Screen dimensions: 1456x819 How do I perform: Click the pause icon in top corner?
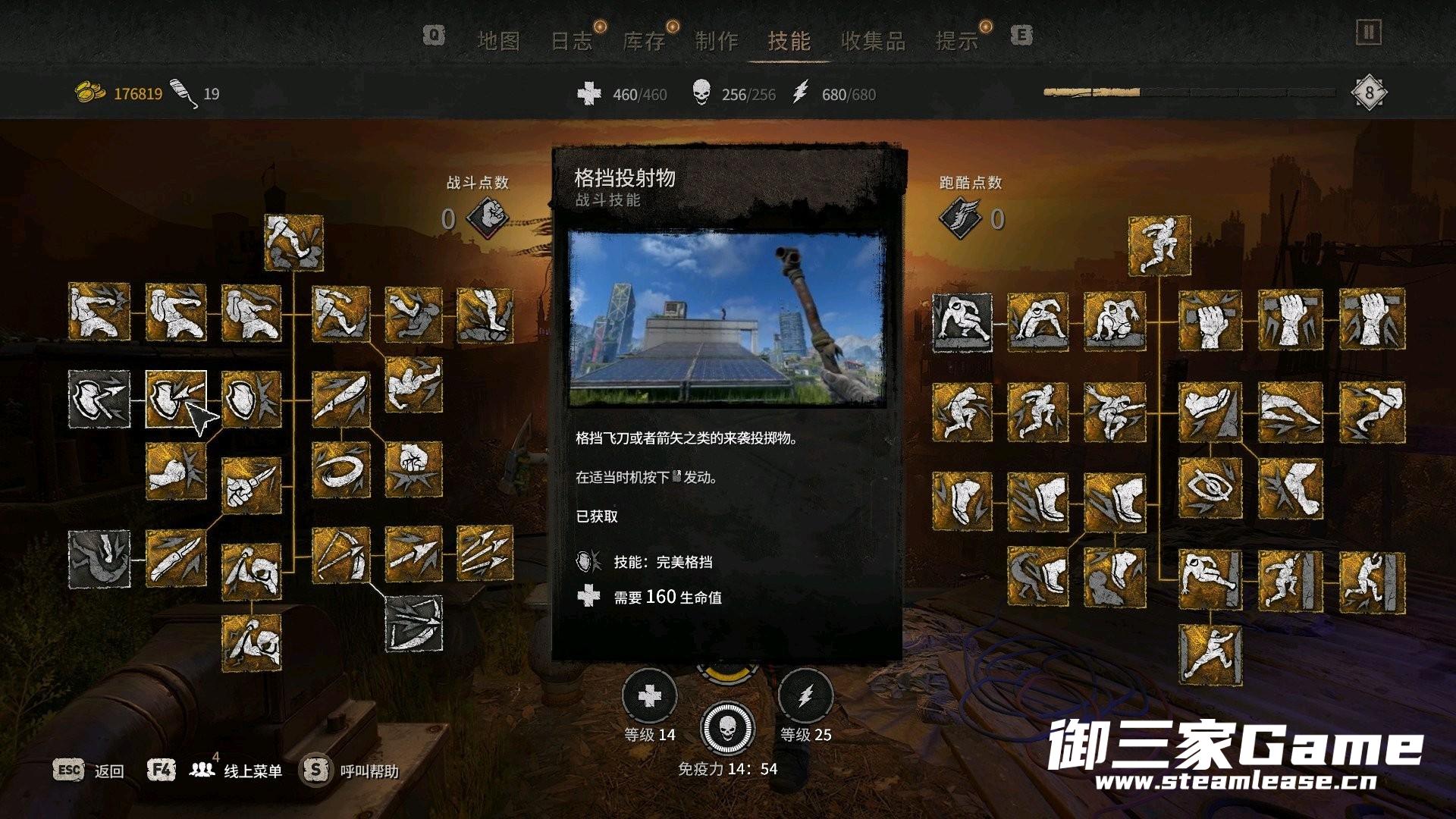pos(1369,33)
